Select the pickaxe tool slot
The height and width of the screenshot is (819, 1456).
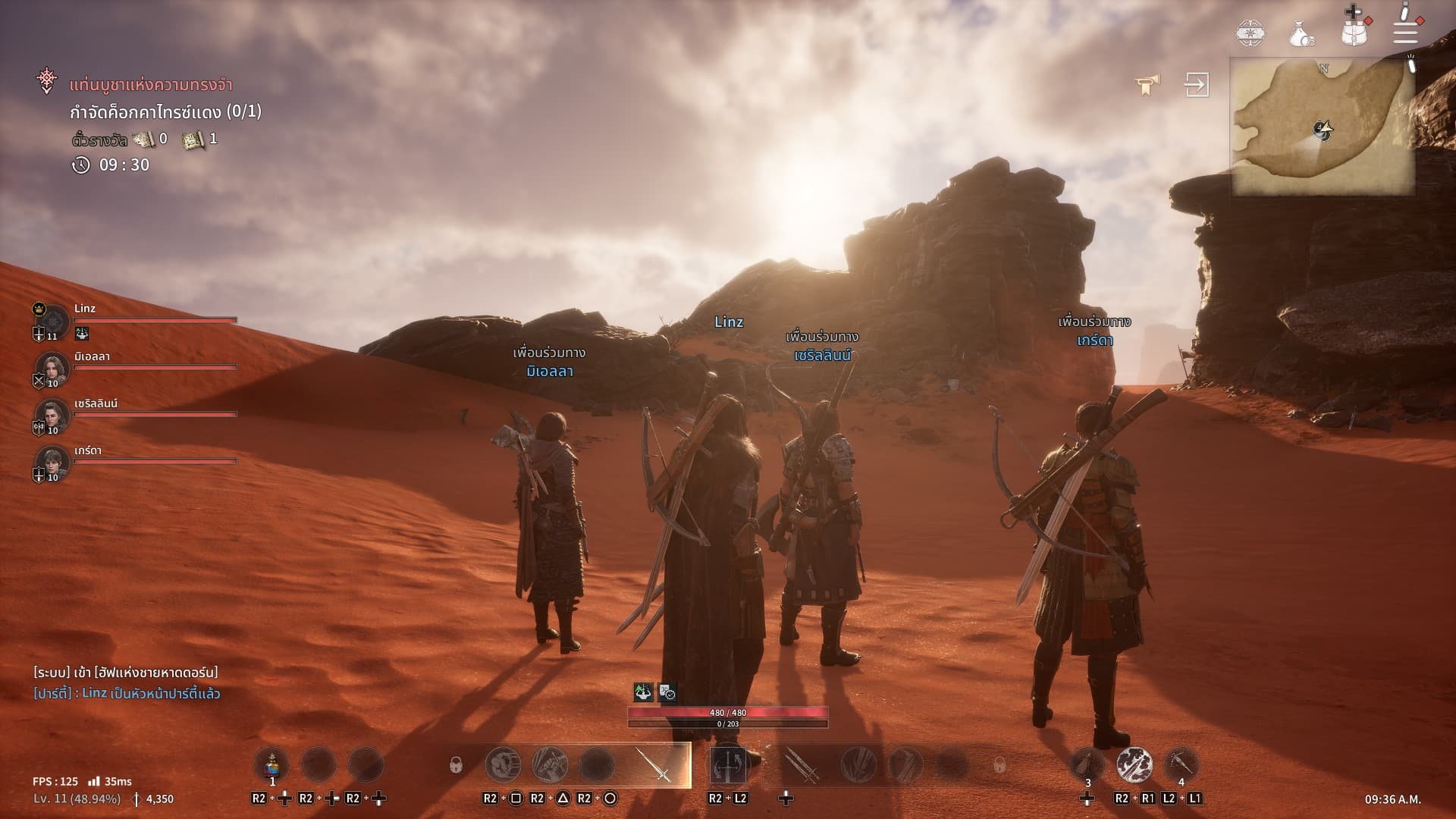(x=1181, y=764)
